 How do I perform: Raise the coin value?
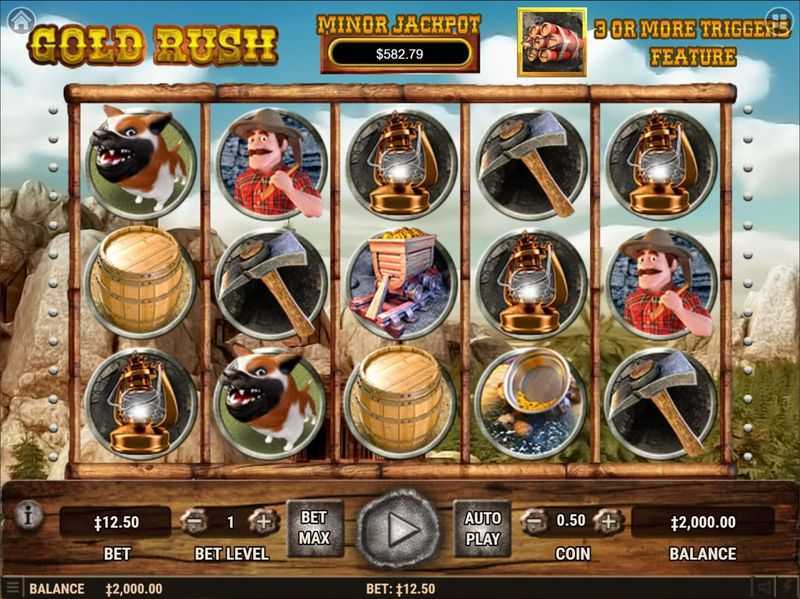pyautogui.click(x=607, y=521)
